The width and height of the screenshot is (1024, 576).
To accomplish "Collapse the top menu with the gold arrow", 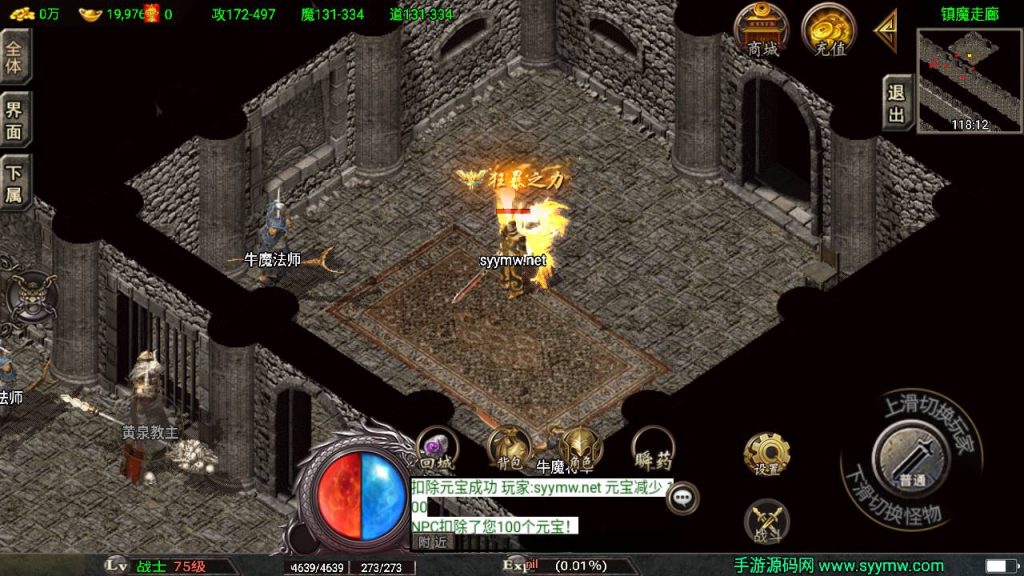I will [x=885, y=30].
